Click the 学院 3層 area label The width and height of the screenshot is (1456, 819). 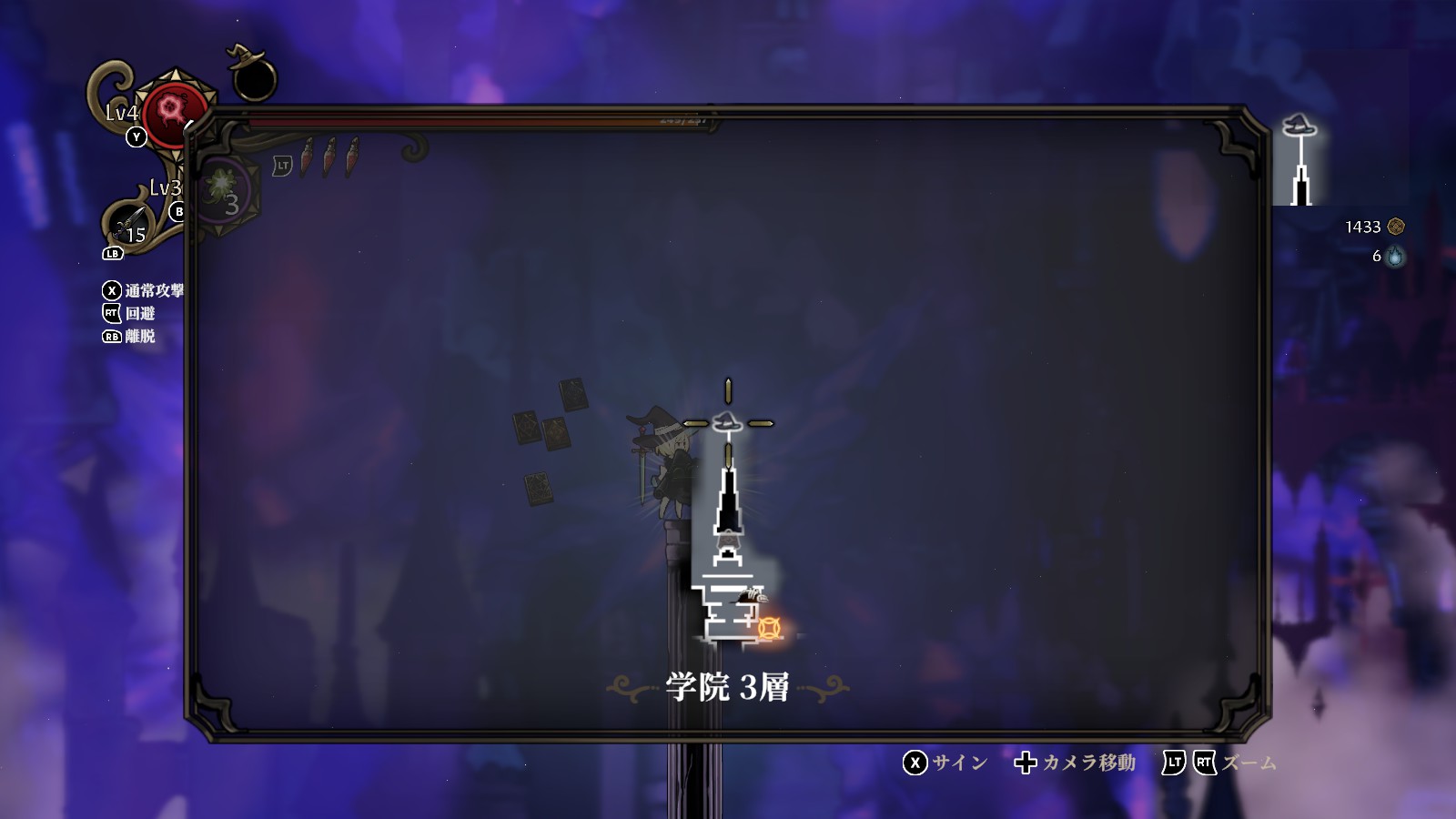coord(728,687)
